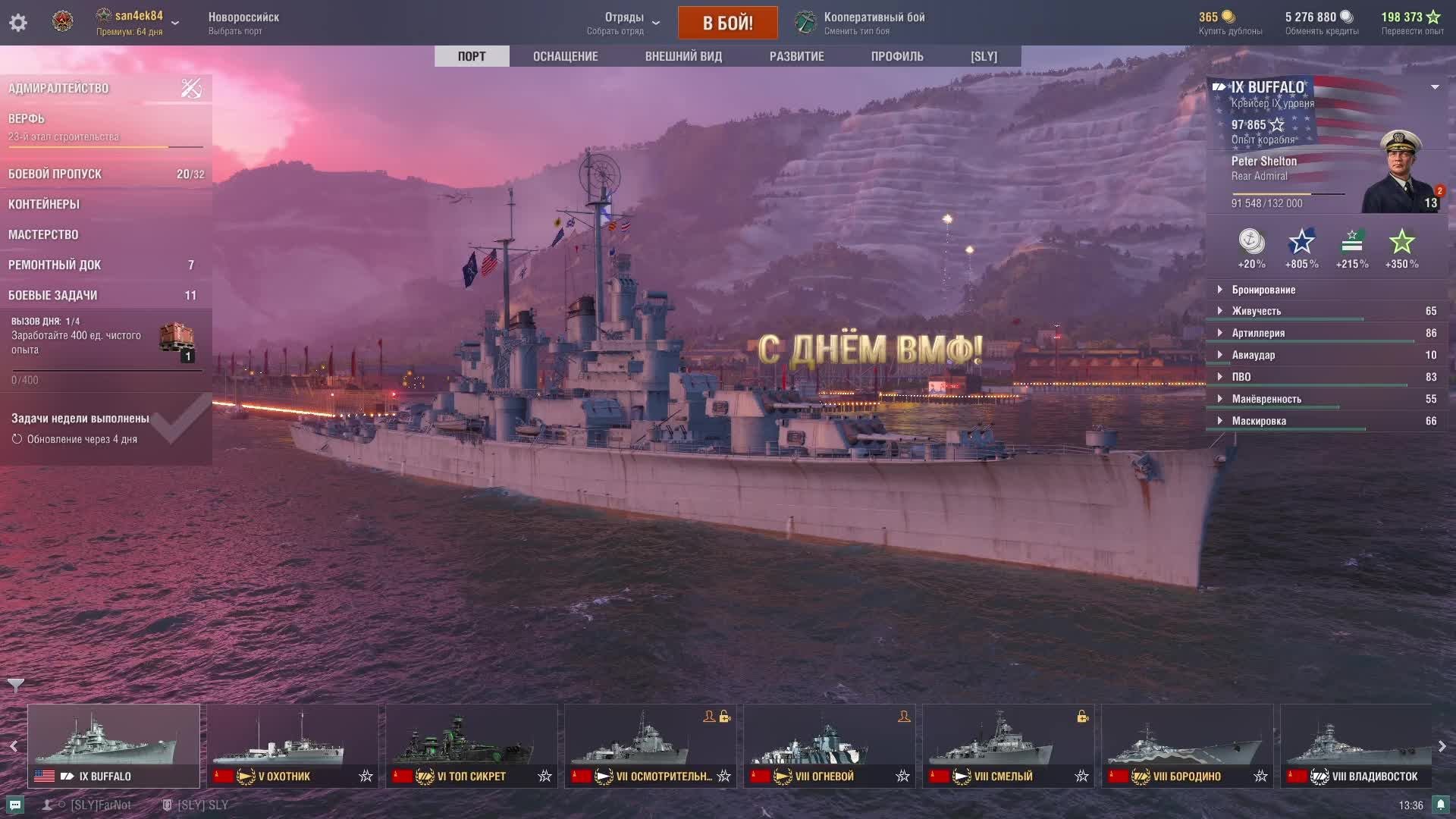Go to the РАЗВИТИЕ tab
The height and width of the screenshot is (819, 1456).
796,56
